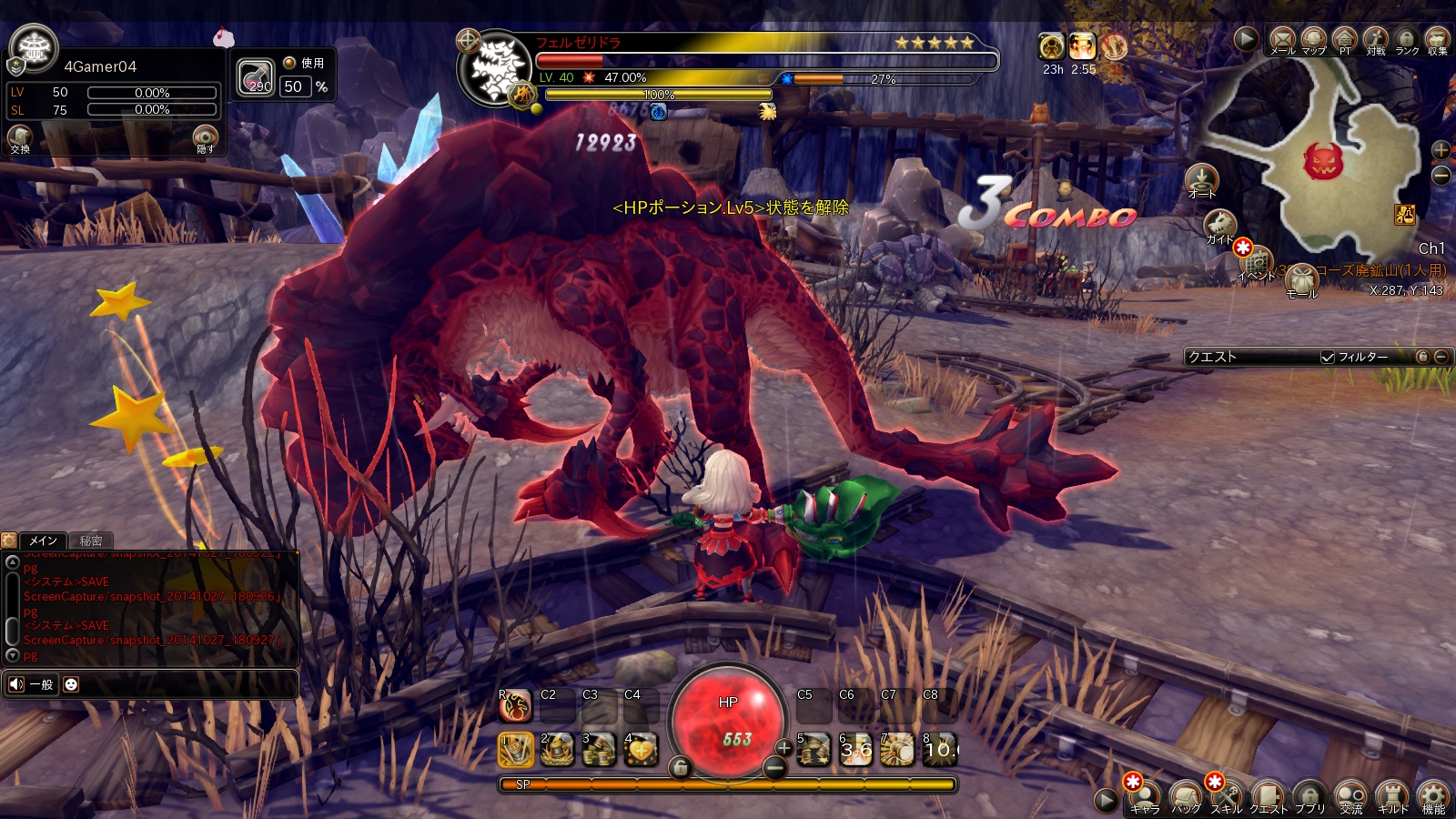Screen dimensions: 1456x819
Task: Toggle the 使用 auto-potion option
Action: click(289, 63)
